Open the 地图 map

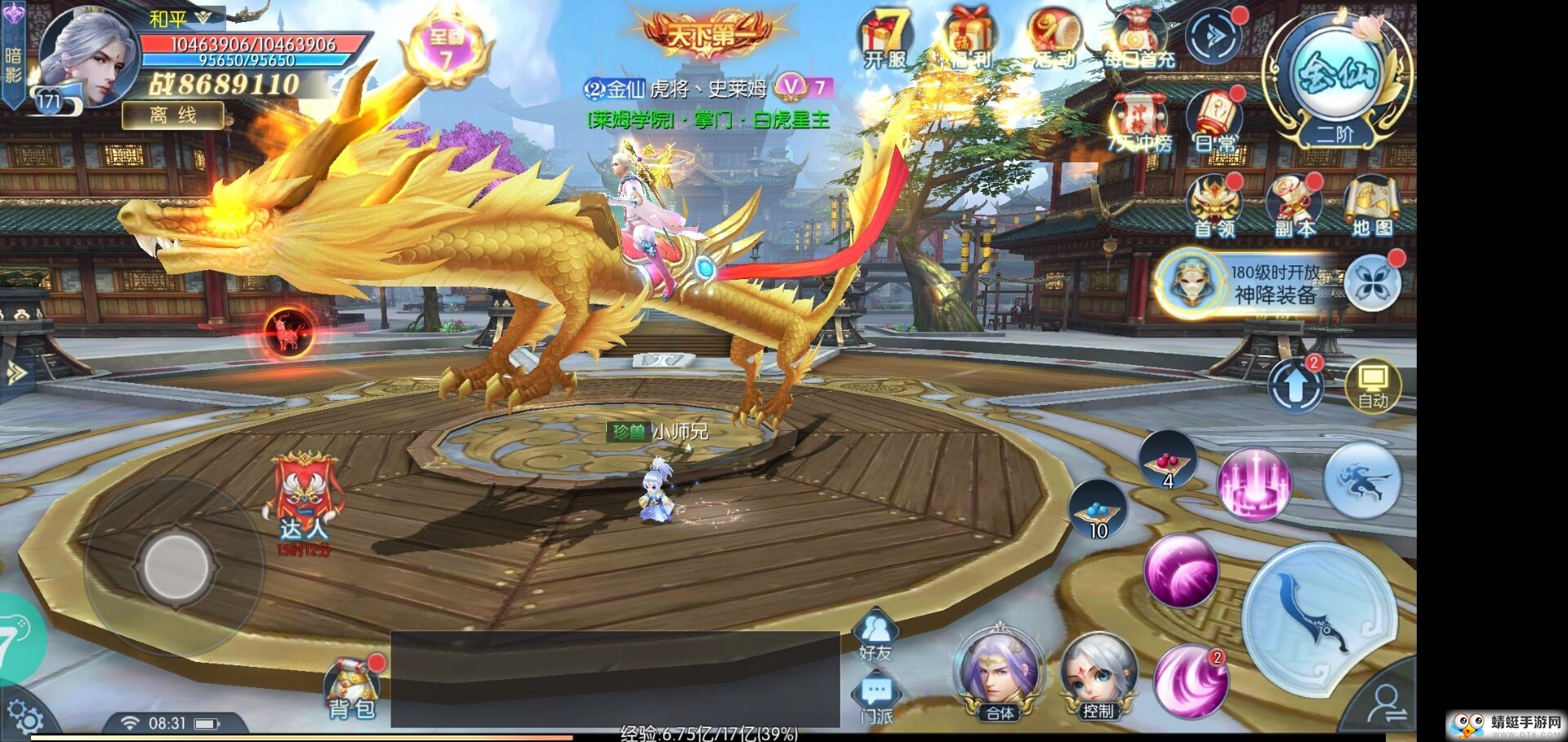tap(1372, 206)
